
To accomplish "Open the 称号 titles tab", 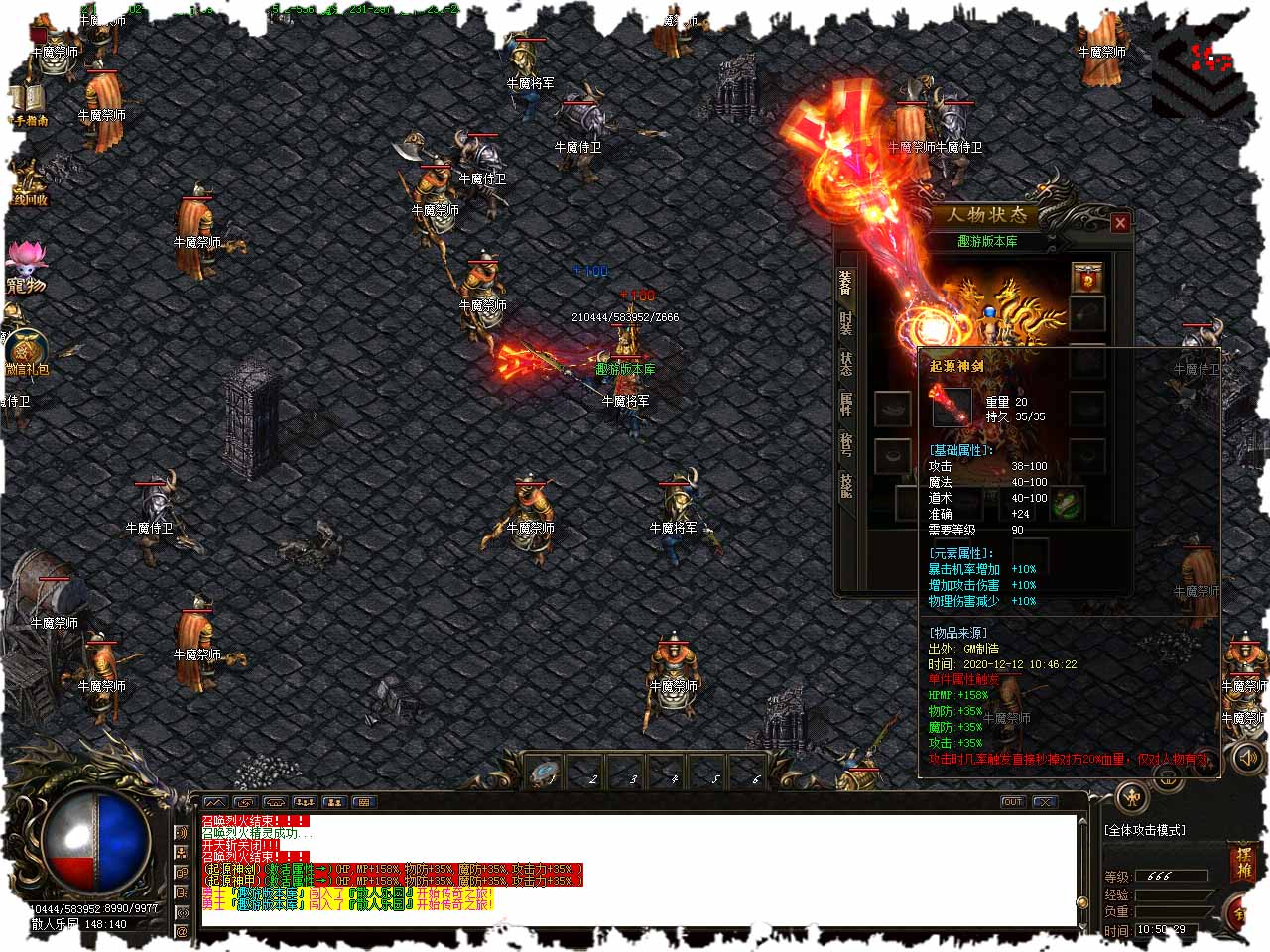I will [x=845, y=444].
